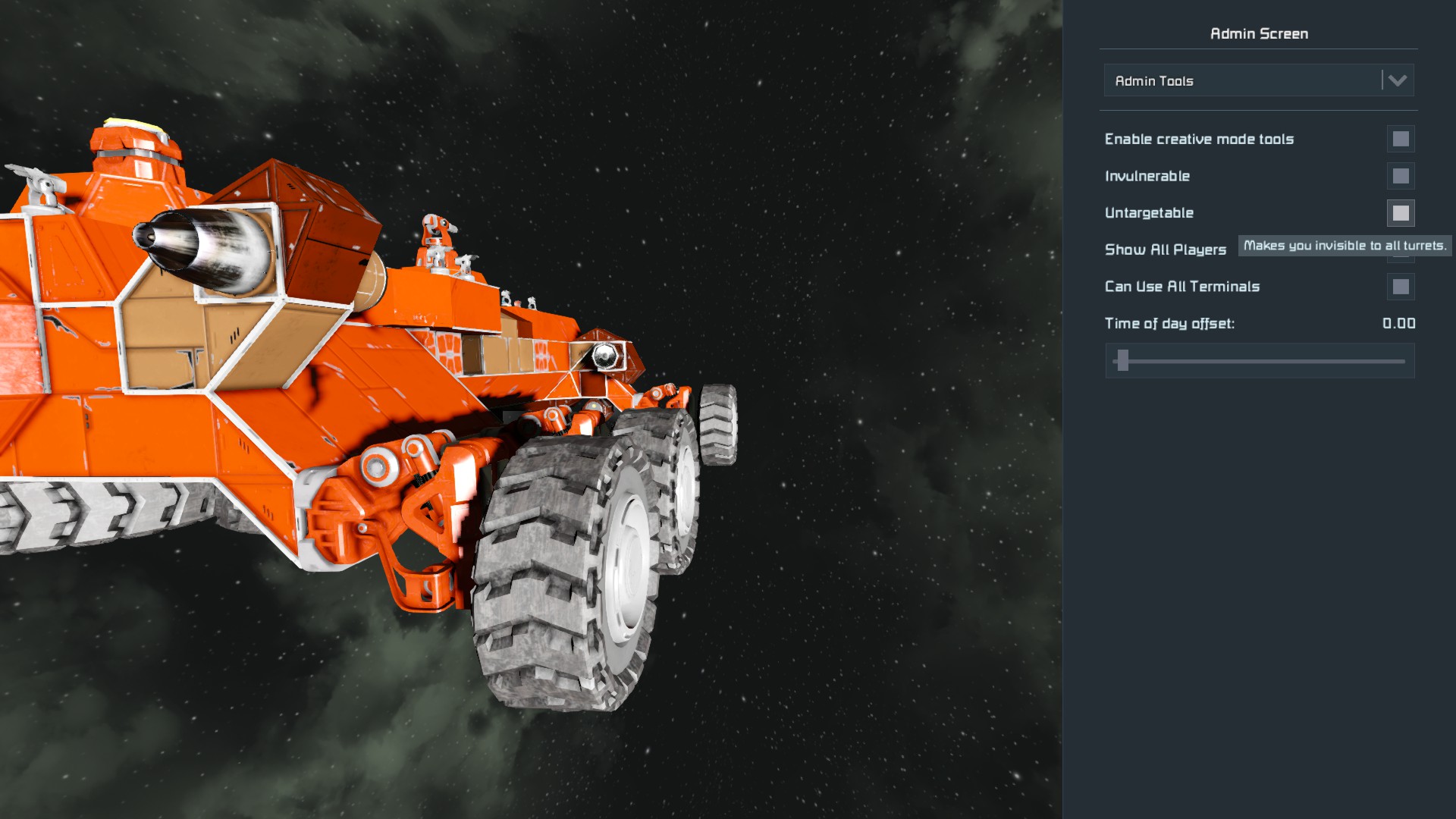Enable creative mode tools checkbox
The image size is (1456, 819).
(1400, 139)
